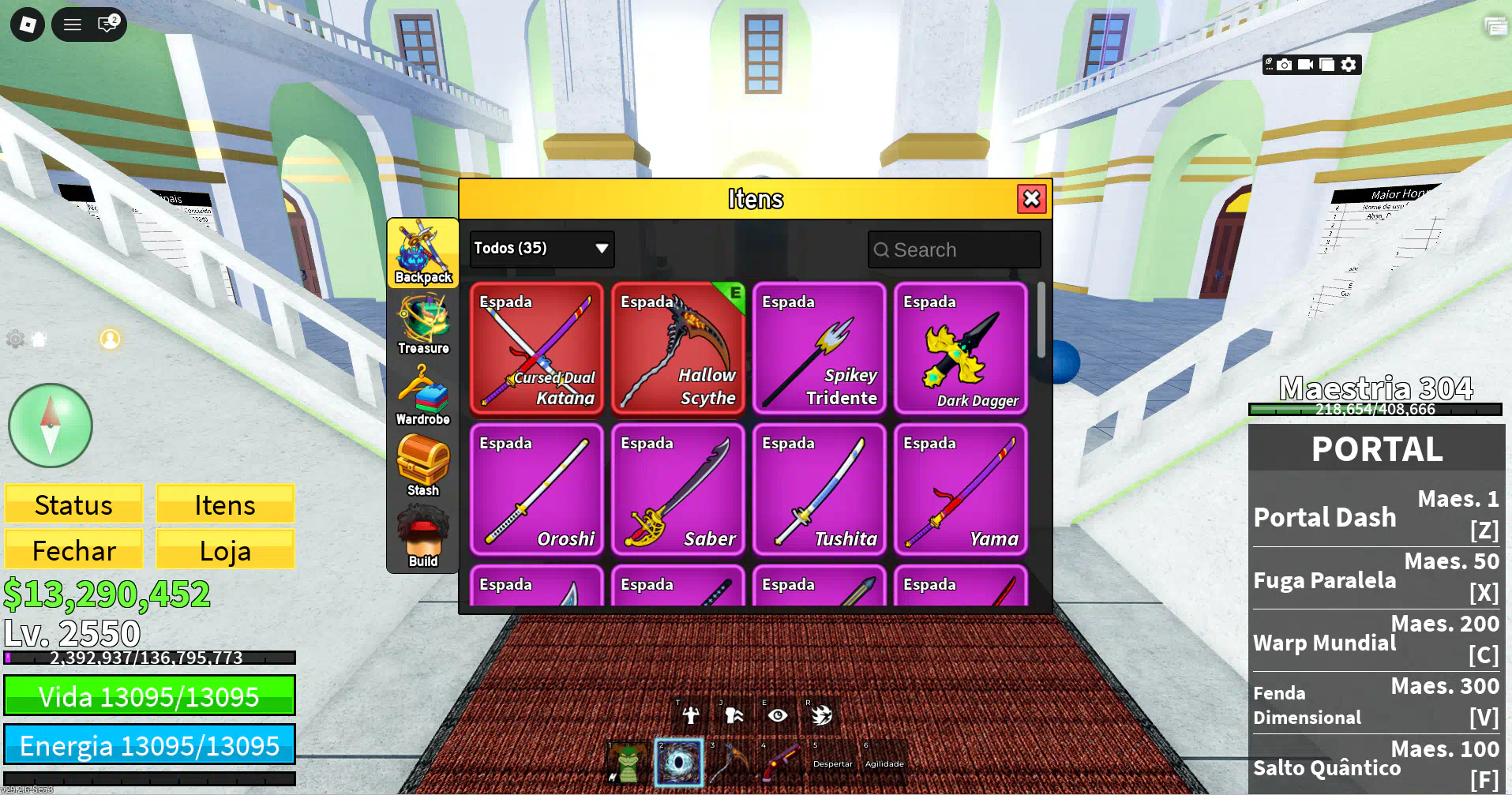The image size is (1512, 795).
Task: Open the Build tab
Action: click(x=423, y=538)
